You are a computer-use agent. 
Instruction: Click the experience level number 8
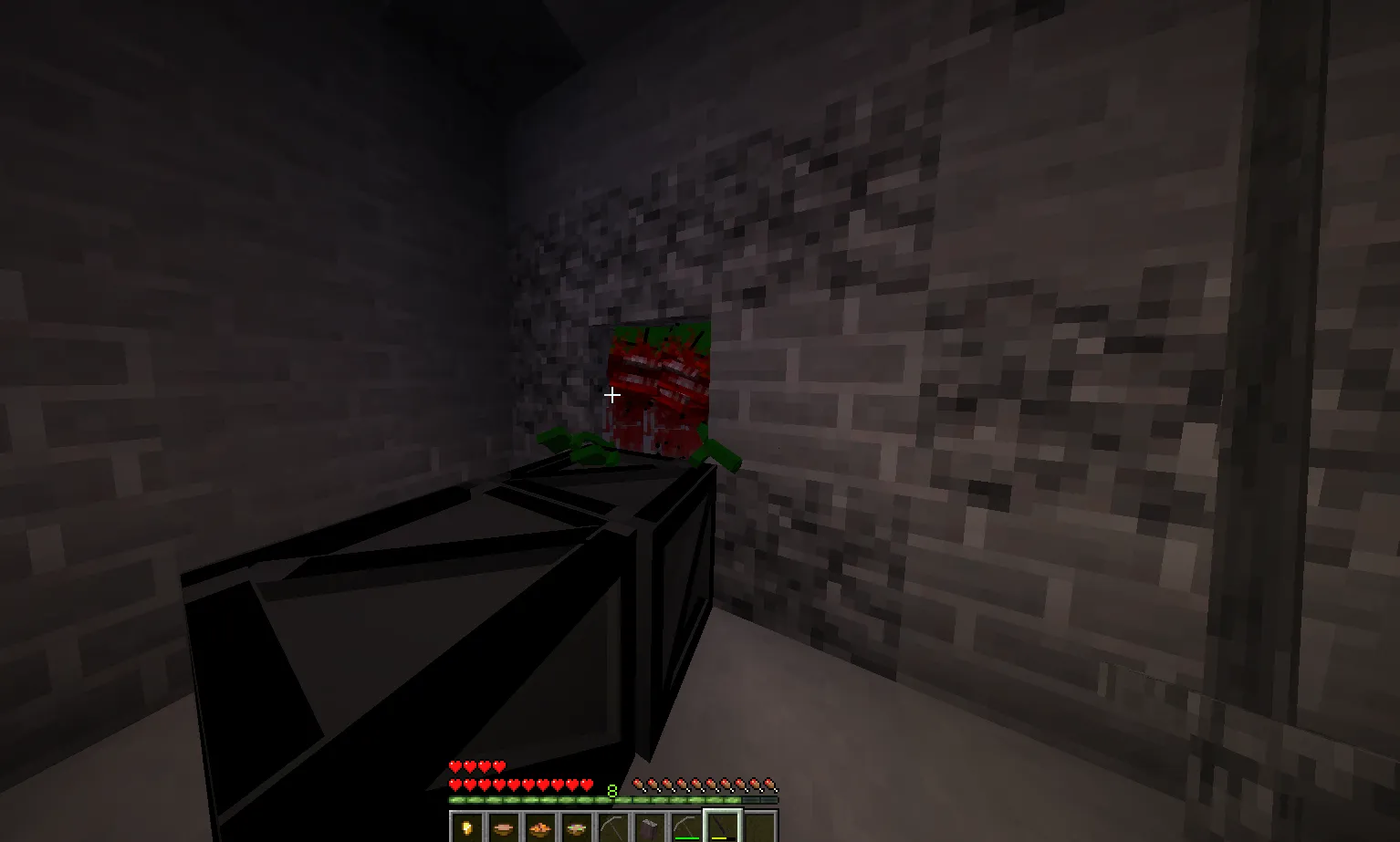[612, 790]
